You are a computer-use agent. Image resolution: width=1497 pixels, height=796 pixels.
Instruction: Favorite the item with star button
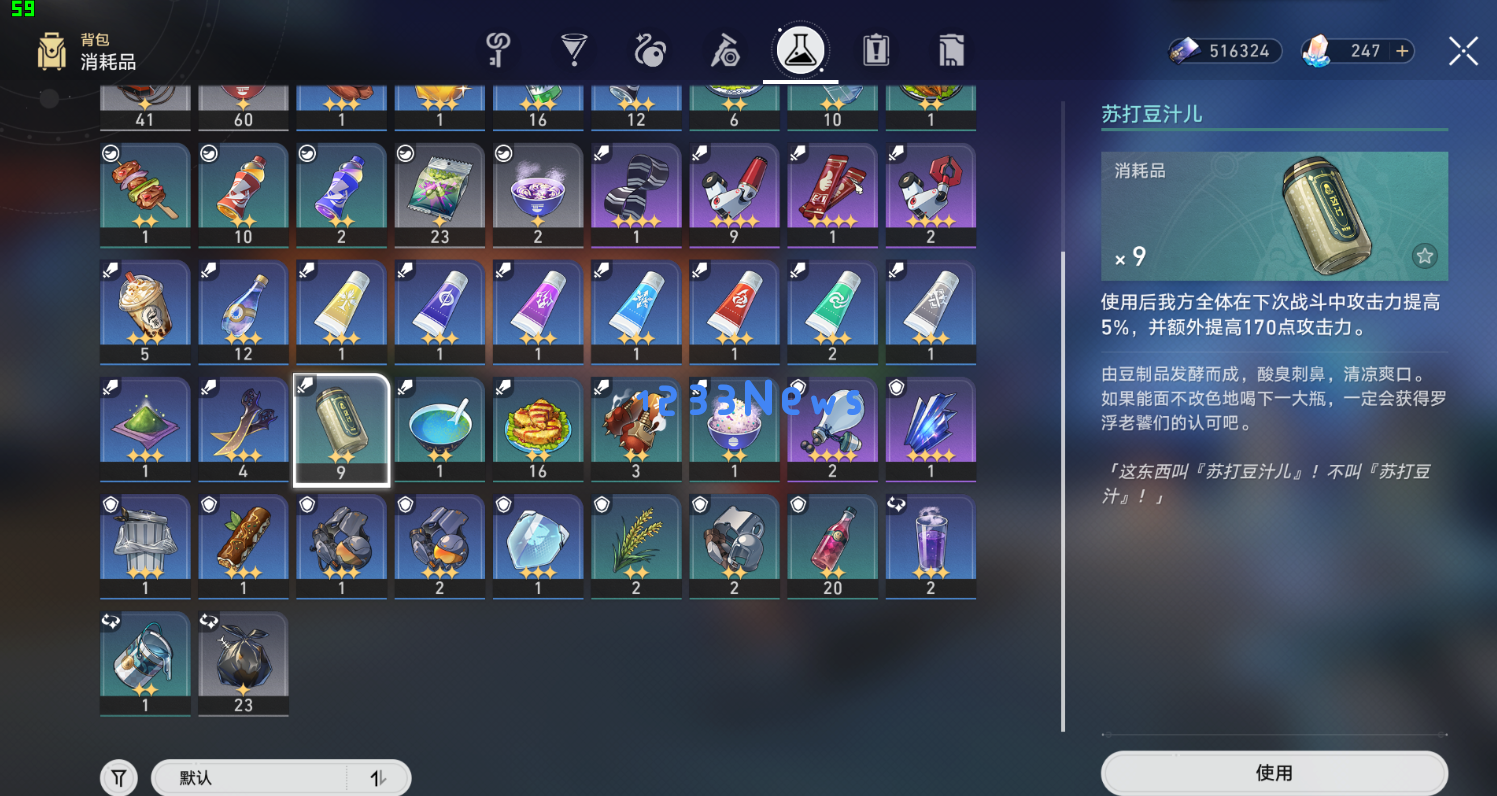coord(1424,257)
